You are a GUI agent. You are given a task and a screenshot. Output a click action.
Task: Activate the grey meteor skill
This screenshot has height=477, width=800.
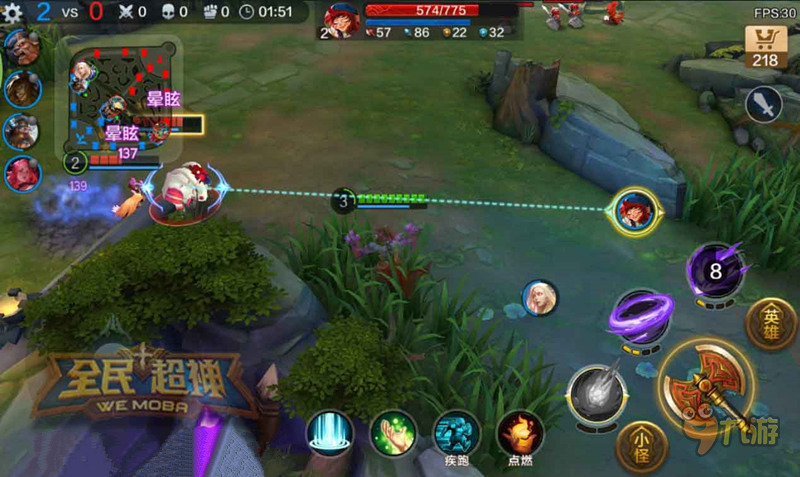click(x=597, y=393)
